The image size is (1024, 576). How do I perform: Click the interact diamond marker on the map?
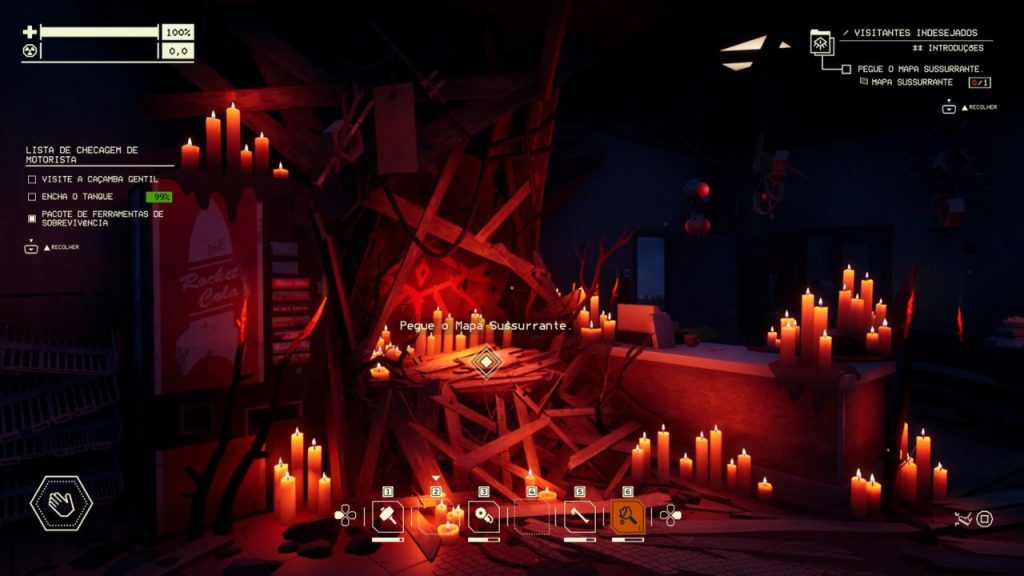coord(486,361)
